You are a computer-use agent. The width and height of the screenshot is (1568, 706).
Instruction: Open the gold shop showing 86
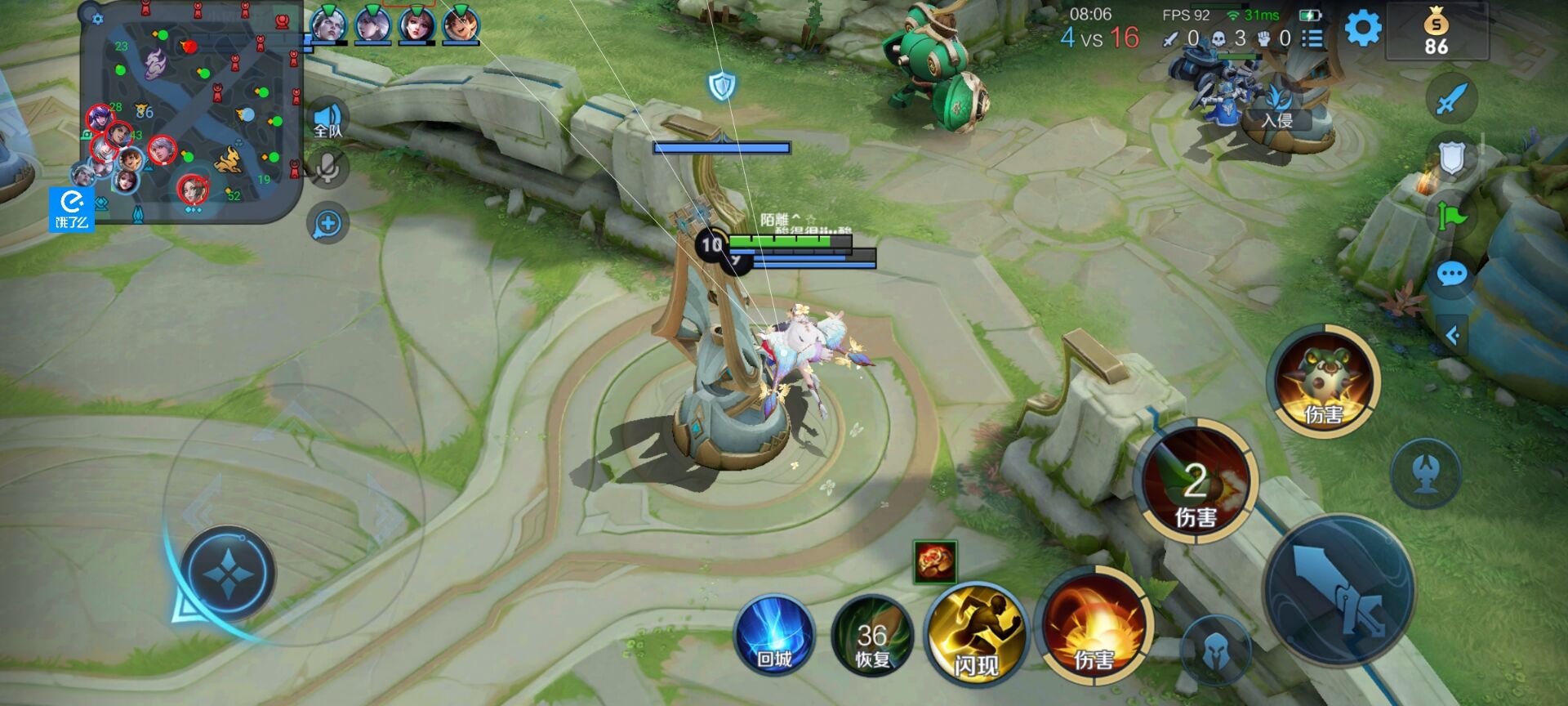(x=1436, y=33)
